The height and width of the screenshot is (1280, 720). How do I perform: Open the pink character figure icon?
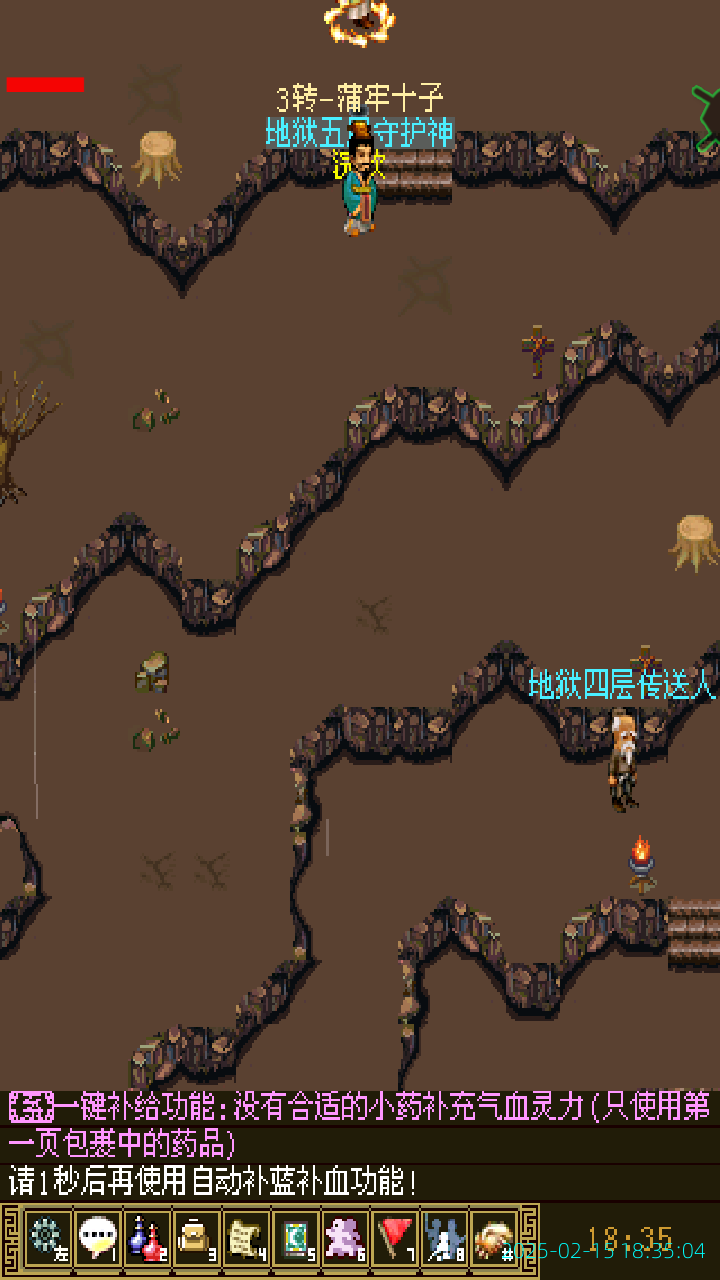346,1238
